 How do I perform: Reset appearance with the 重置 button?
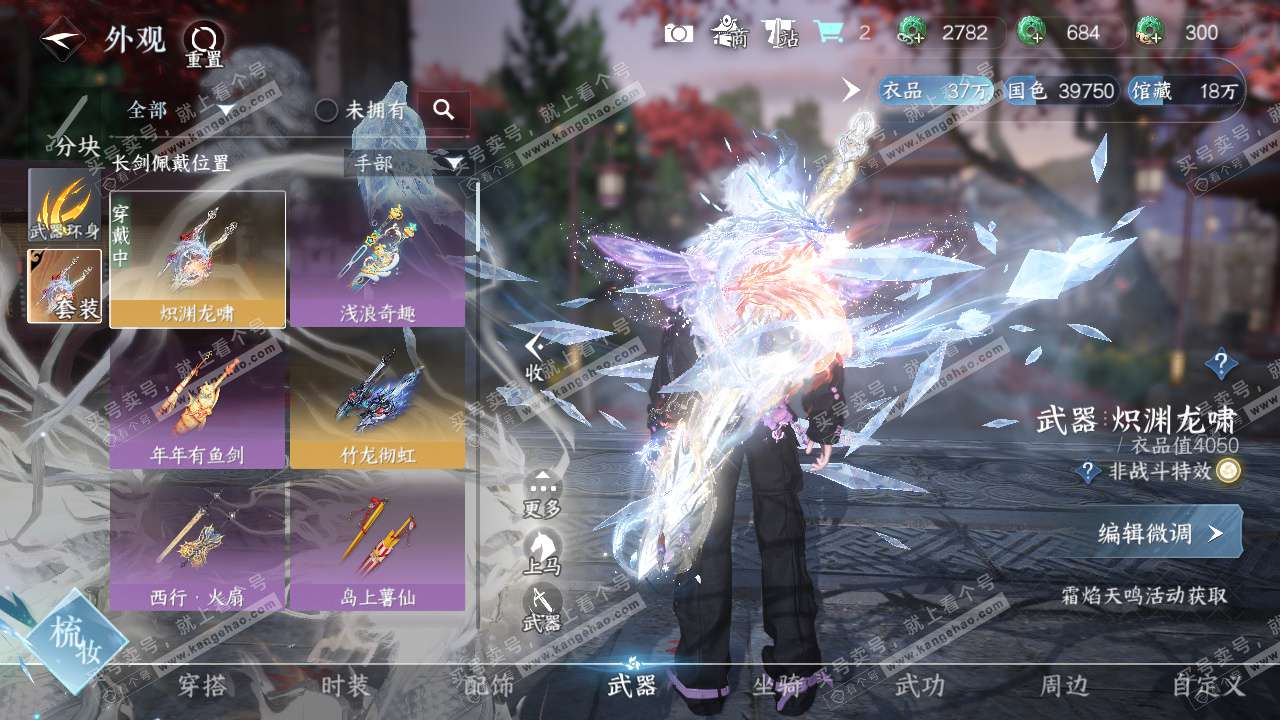click(x=203, y=44)
